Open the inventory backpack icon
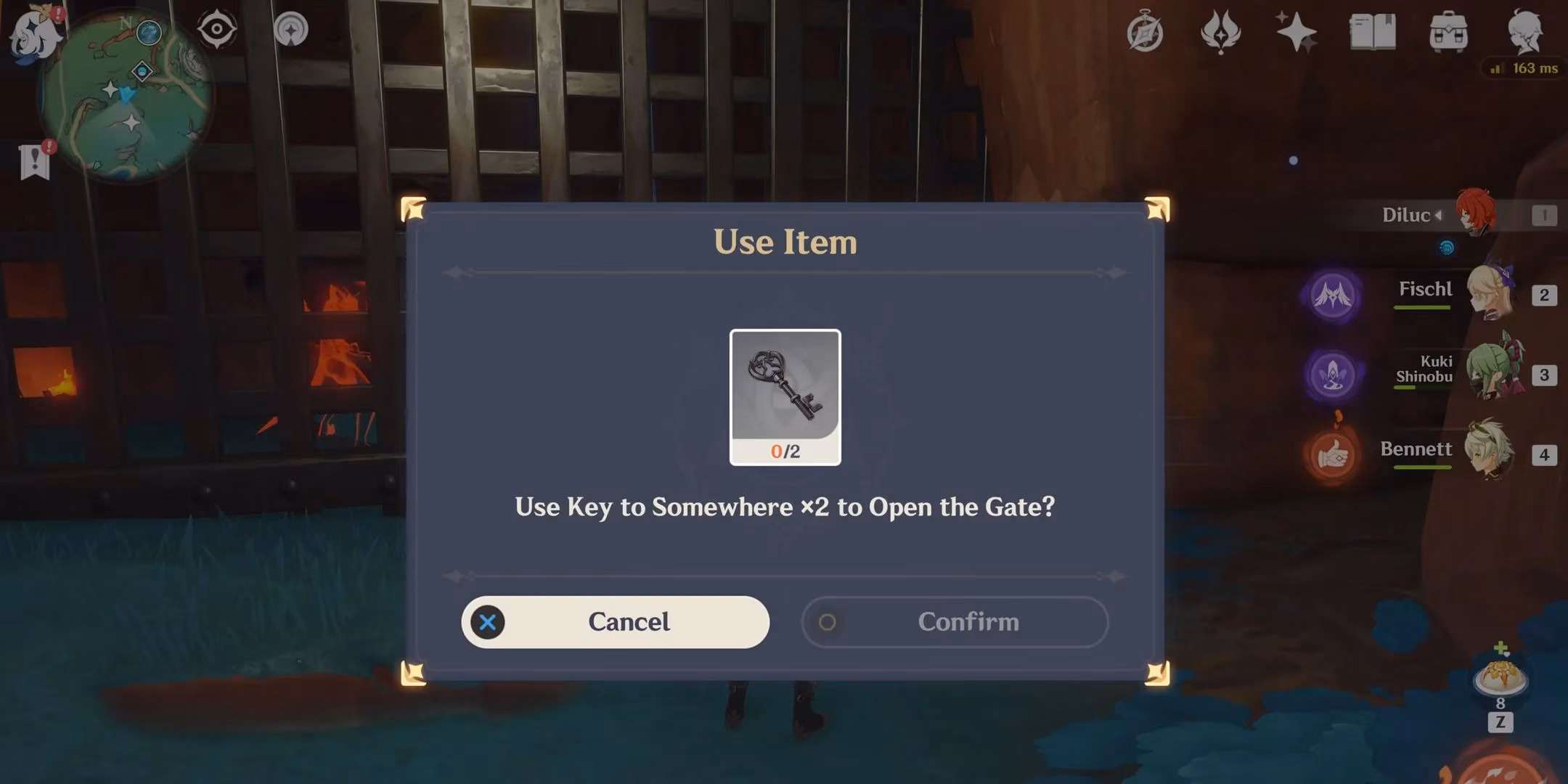 pyautogui.click(x=1448, y=33)
